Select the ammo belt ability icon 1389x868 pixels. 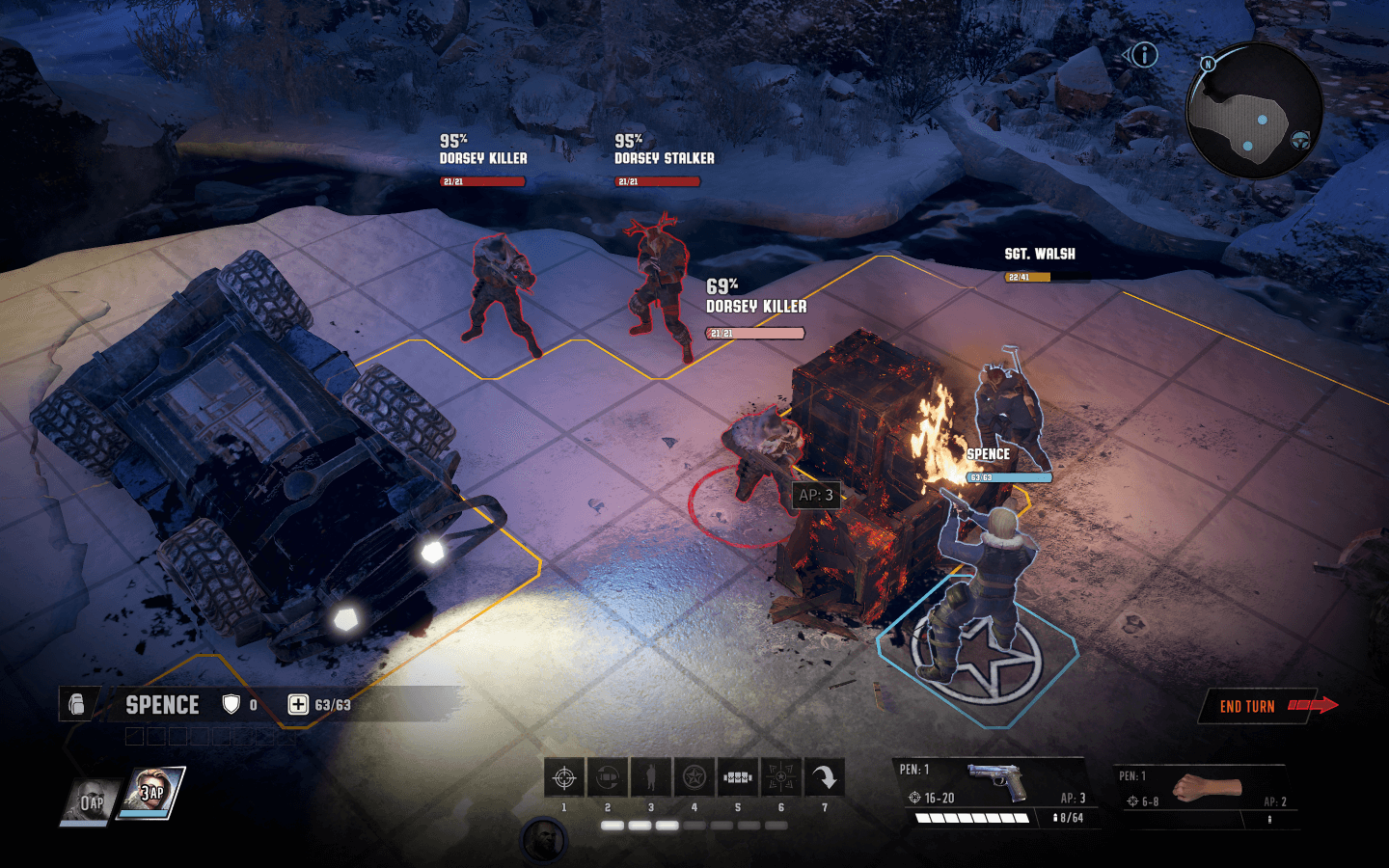(738, 777)
